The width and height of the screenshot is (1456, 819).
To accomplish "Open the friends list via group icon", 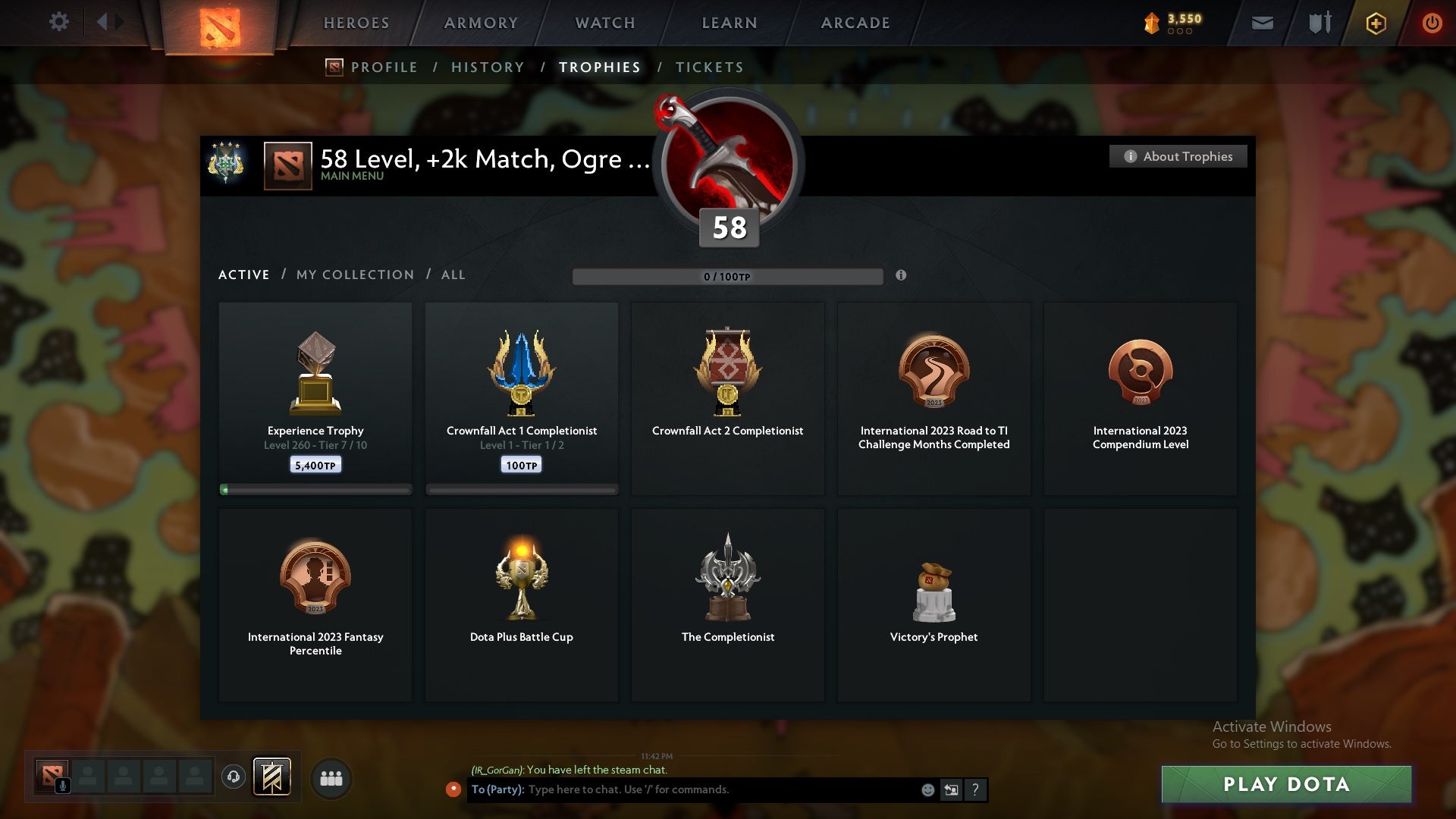I will click(331, 778).
